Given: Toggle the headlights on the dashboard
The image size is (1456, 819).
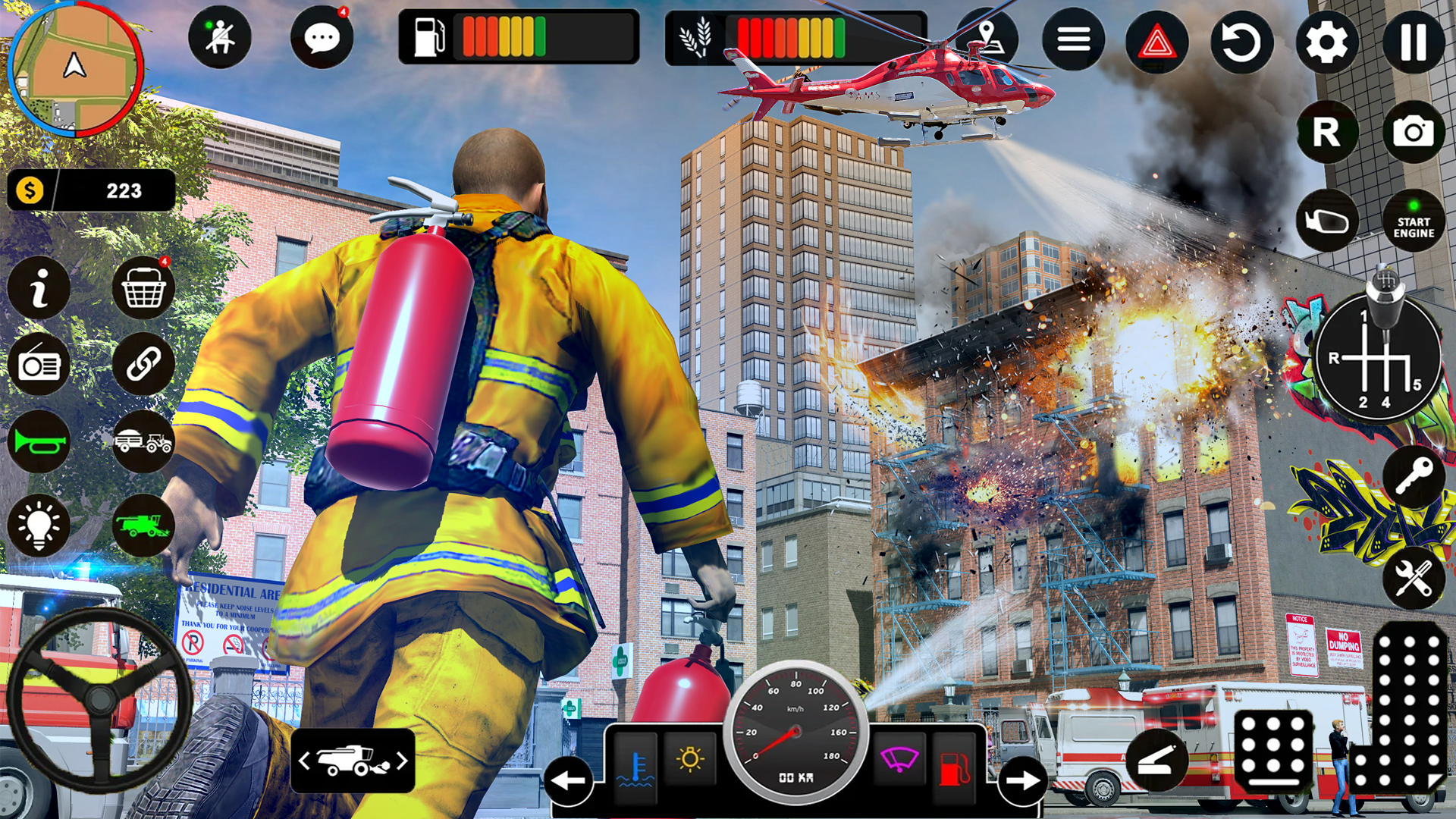Looking at the screenshot, I should [x=690, y=758].
